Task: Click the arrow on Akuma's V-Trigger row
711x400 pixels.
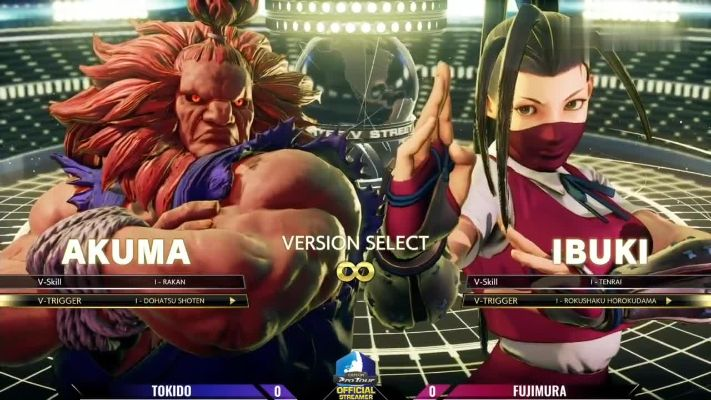Action: tap(233, 300)
